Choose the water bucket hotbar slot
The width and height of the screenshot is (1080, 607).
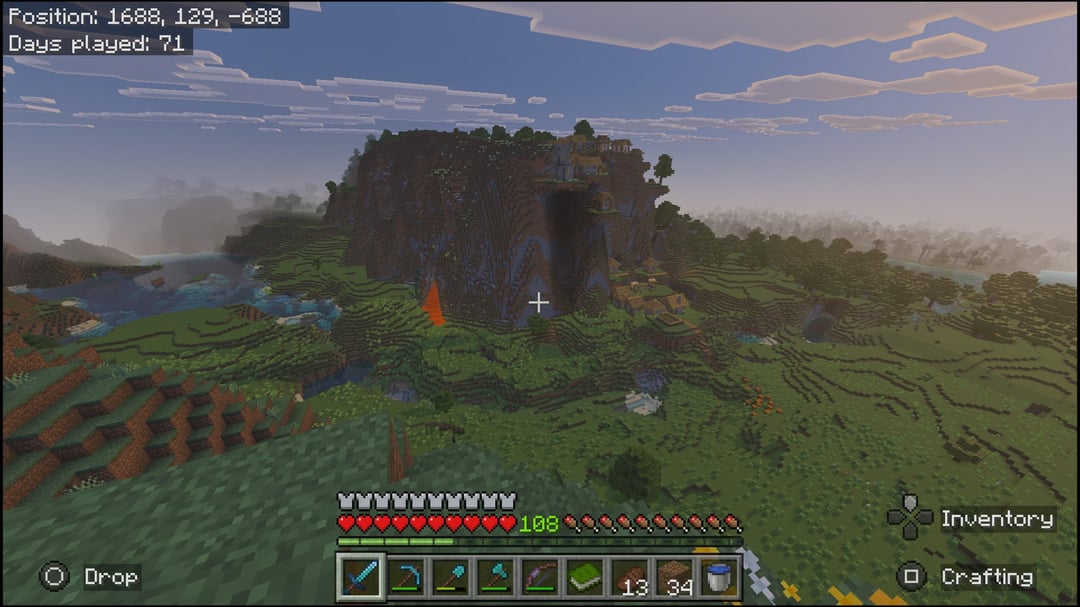(x=718, y=577)
